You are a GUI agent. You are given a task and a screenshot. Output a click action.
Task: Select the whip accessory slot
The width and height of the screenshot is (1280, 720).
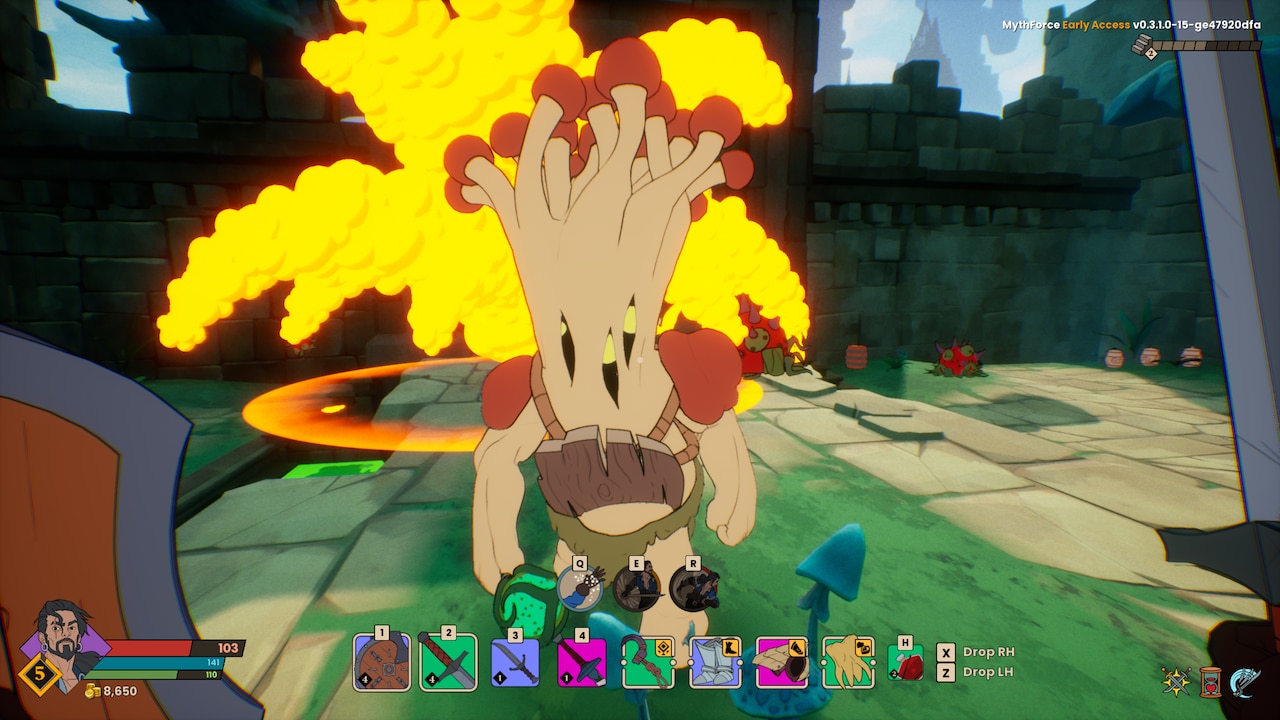[648, 662]
